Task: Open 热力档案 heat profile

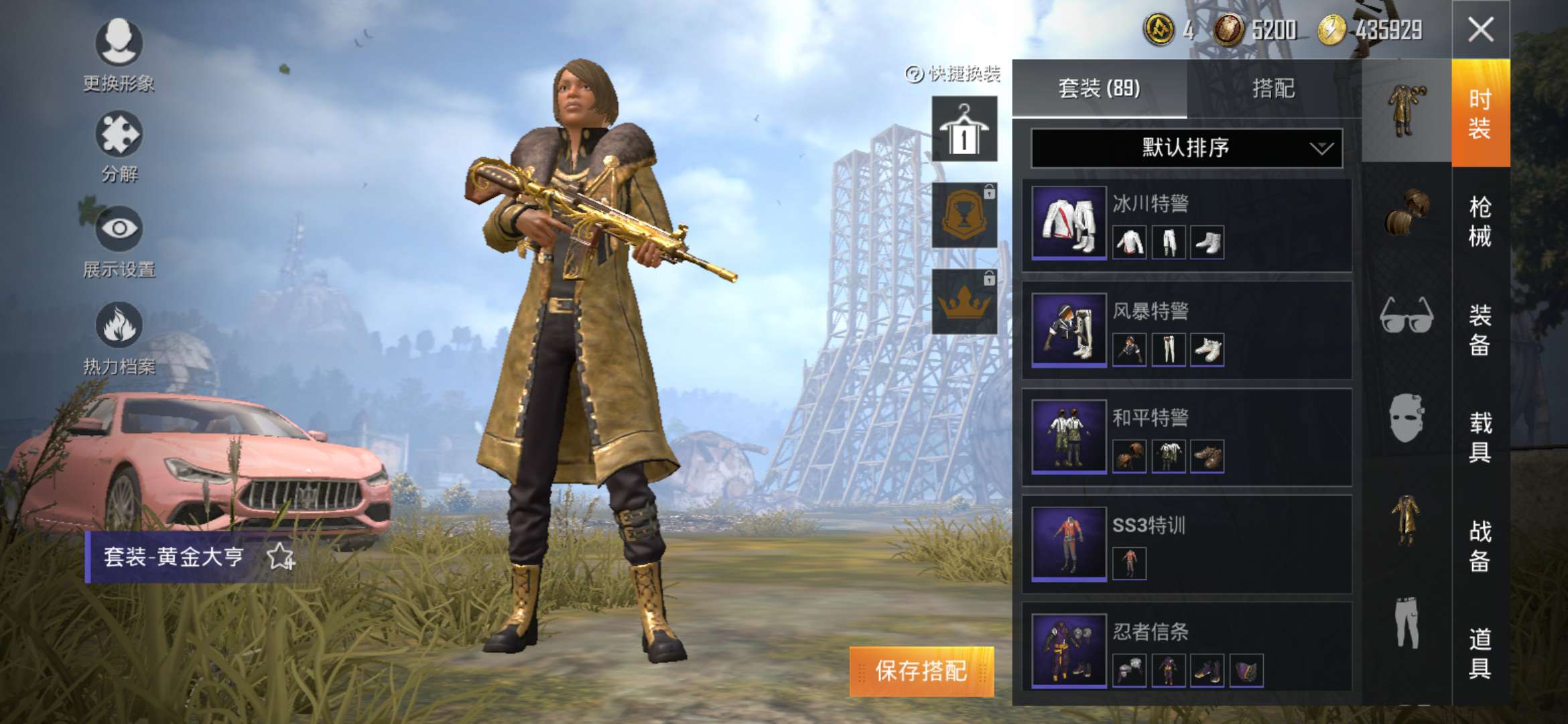Action: tap(119, 337)
